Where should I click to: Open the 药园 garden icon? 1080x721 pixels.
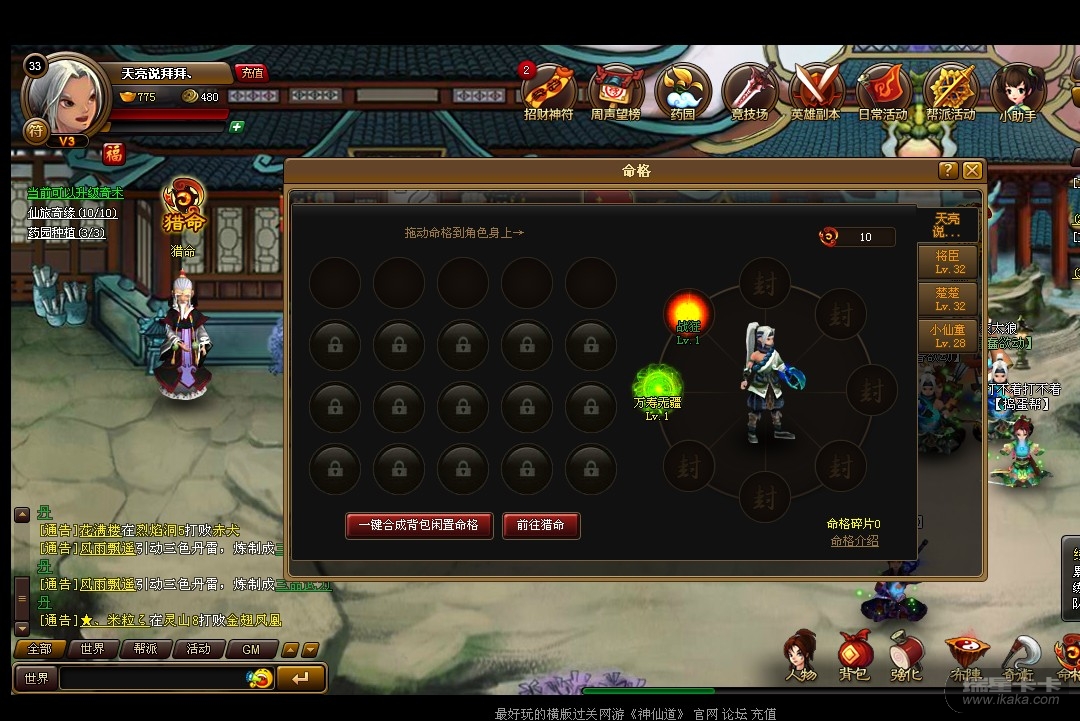[x=682, y=92]
